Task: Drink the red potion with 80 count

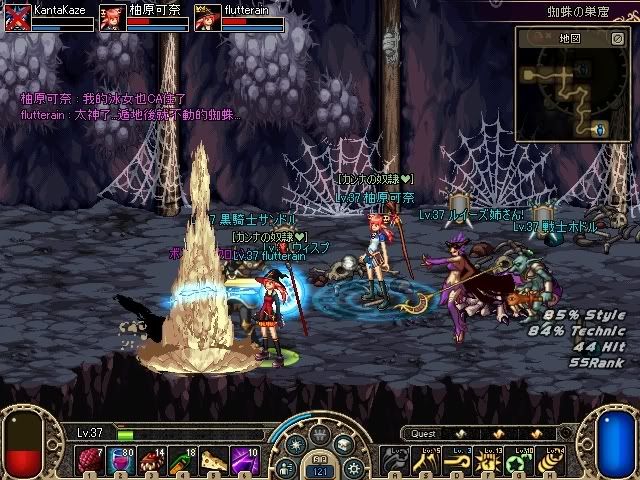Action: 121,460
